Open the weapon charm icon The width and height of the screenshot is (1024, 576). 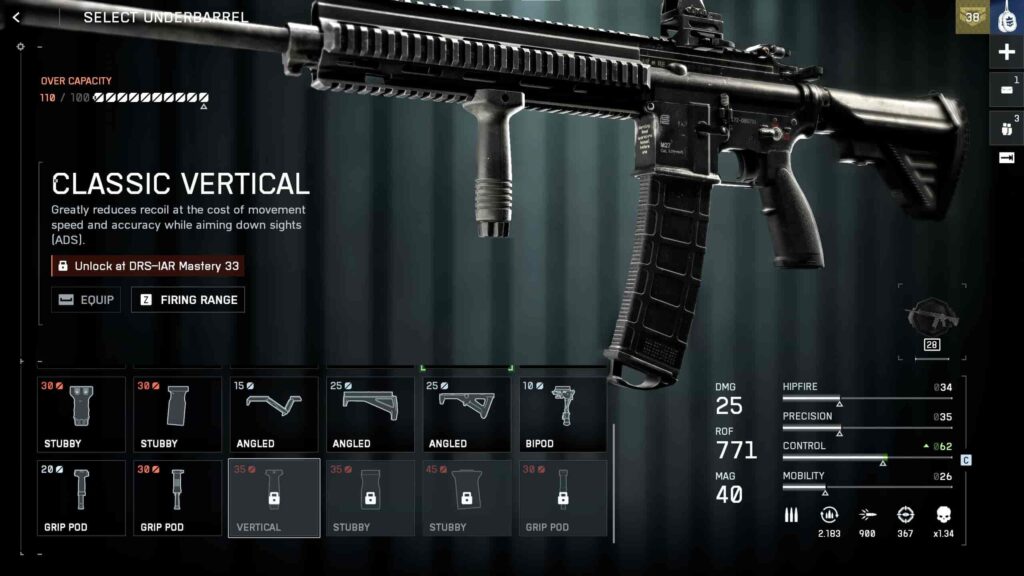(1006, 17)
